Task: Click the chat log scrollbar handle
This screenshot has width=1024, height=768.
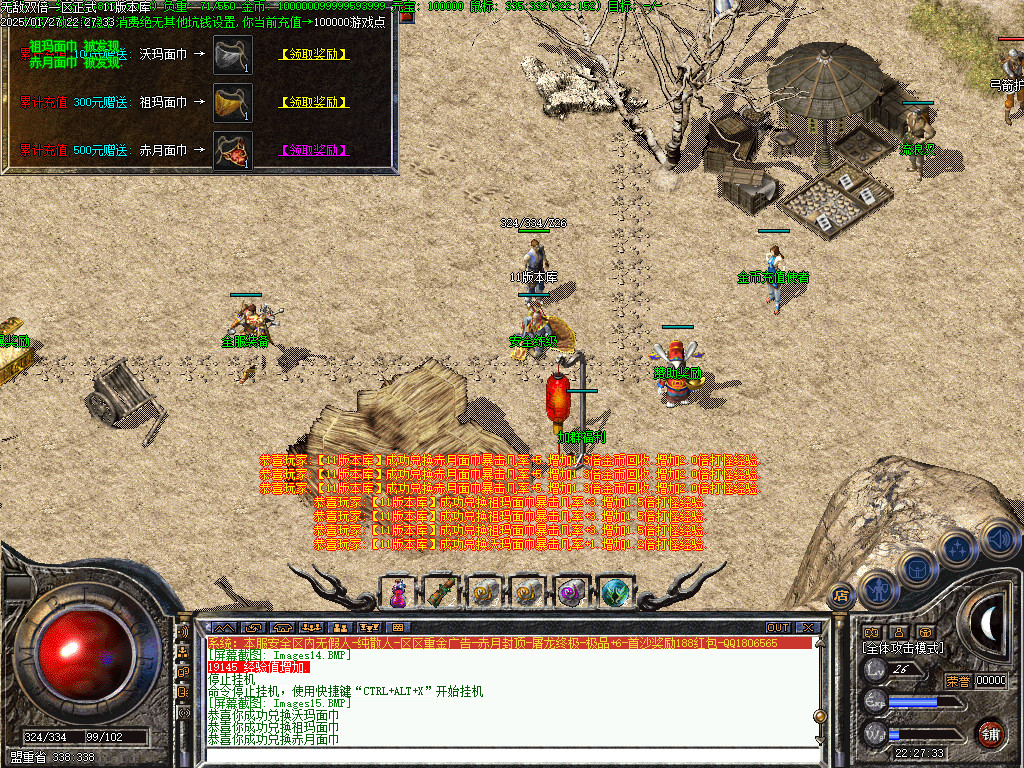Action: [x=820, y=715]
